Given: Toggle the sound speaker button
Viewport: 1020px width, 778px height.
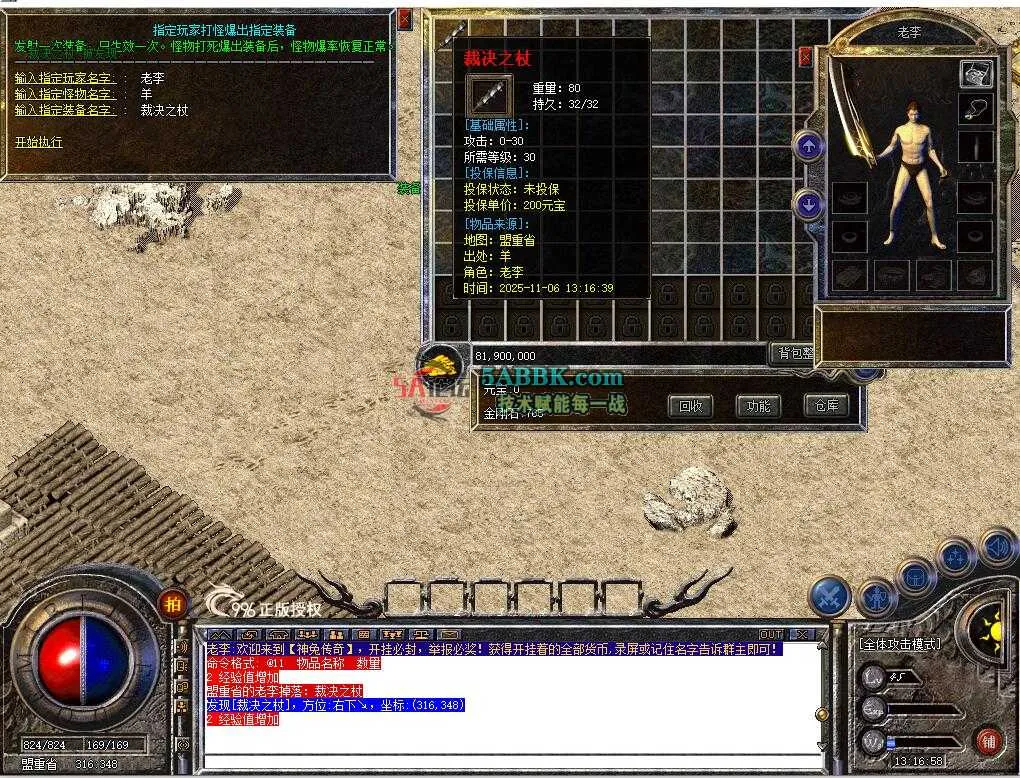Looking at the screenshot, I should pyautogui.click(x=997, y=547).
